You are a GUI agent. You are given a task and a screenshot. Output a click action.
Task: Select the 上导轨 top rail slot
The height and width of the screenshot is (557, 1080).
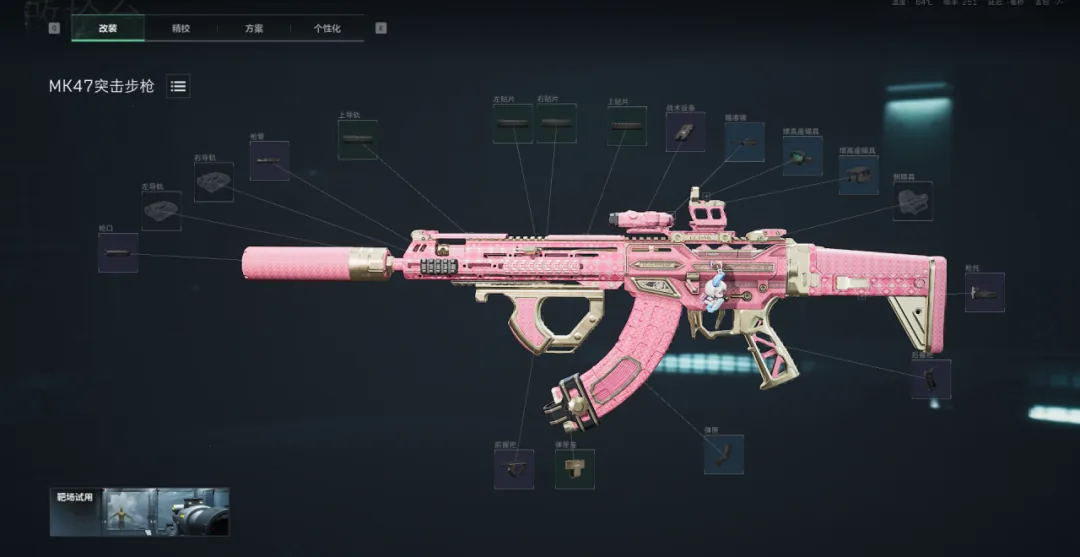click(358, 140)
